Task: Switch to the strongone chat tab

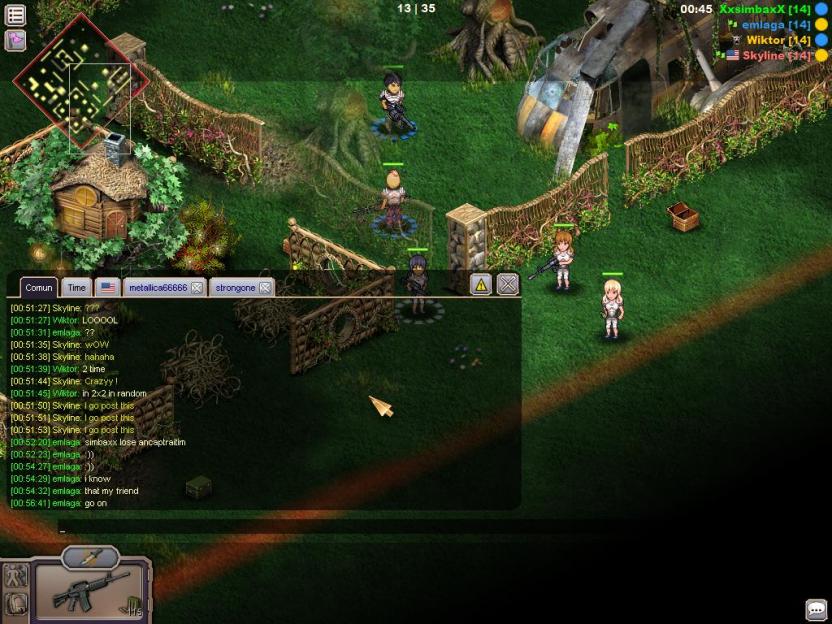Action: [235, 287]
